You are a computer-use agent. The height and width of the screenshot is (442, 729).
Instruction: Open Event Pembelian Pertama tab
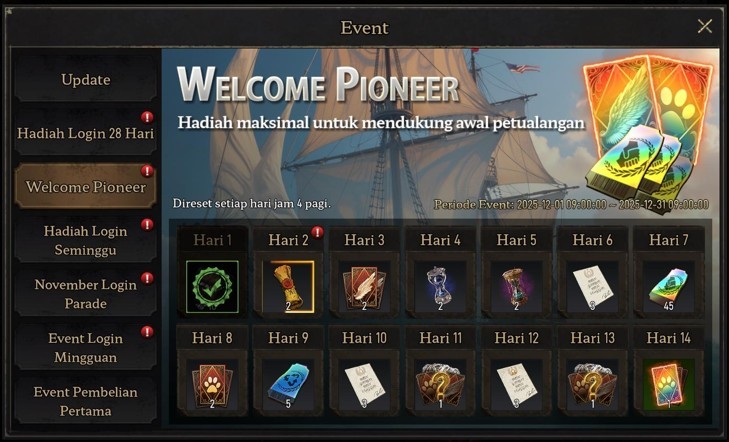(85, 401)
